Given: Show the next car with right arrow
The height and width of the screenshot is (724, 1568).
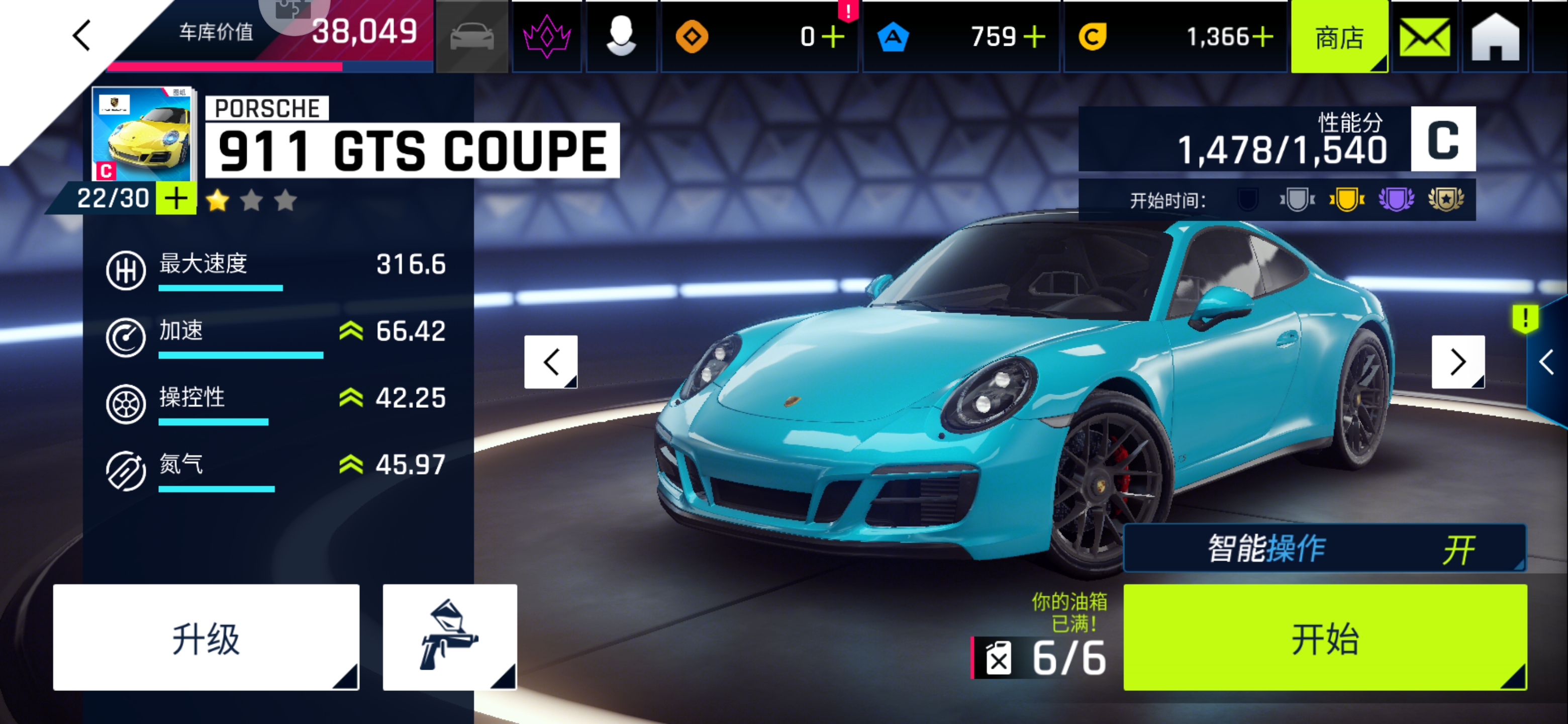Looking at the screenshot, I should point(1457,361).
